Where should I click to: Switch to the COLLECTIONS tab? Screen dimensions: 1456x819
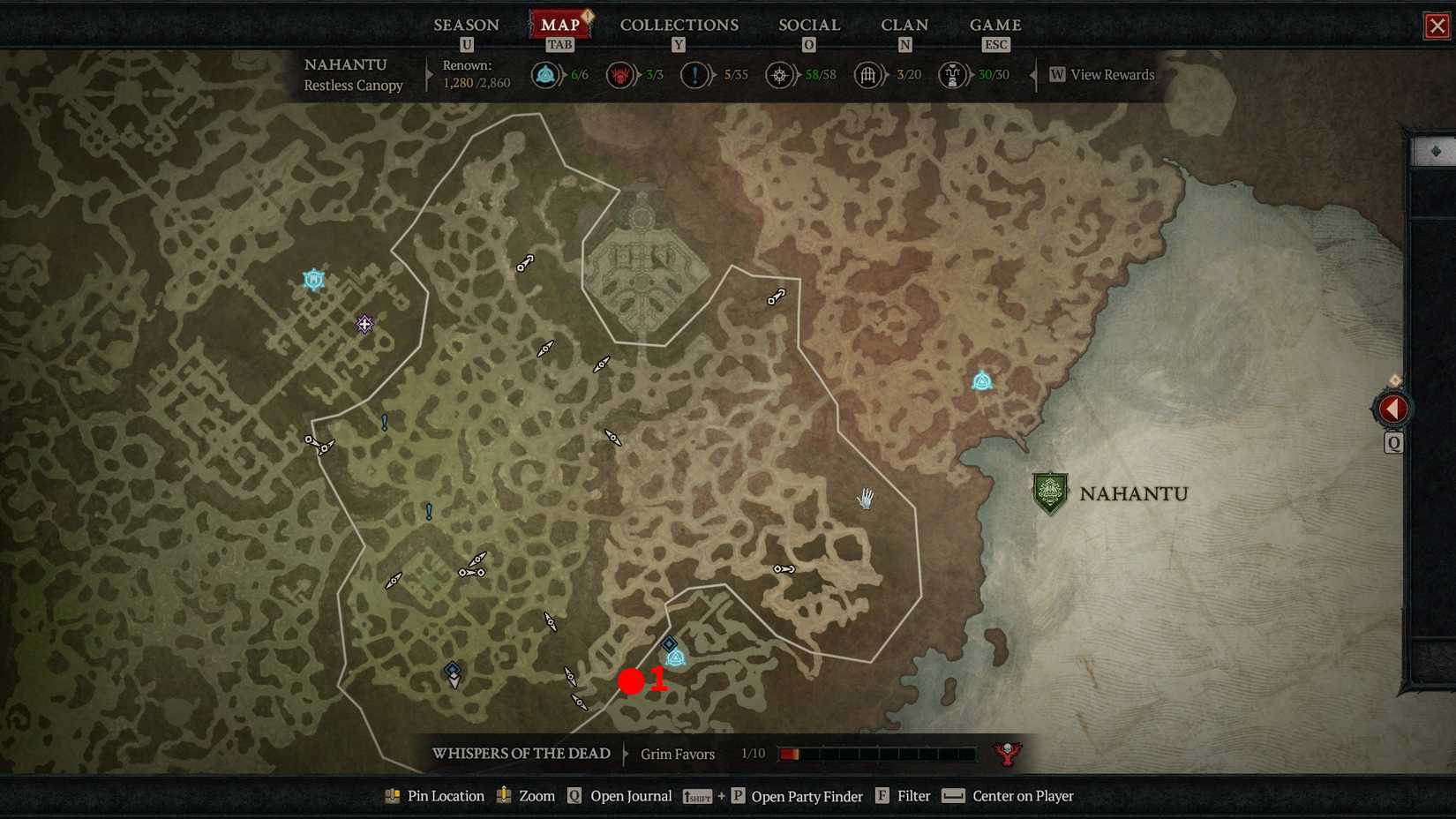click(x=679, y=25)
